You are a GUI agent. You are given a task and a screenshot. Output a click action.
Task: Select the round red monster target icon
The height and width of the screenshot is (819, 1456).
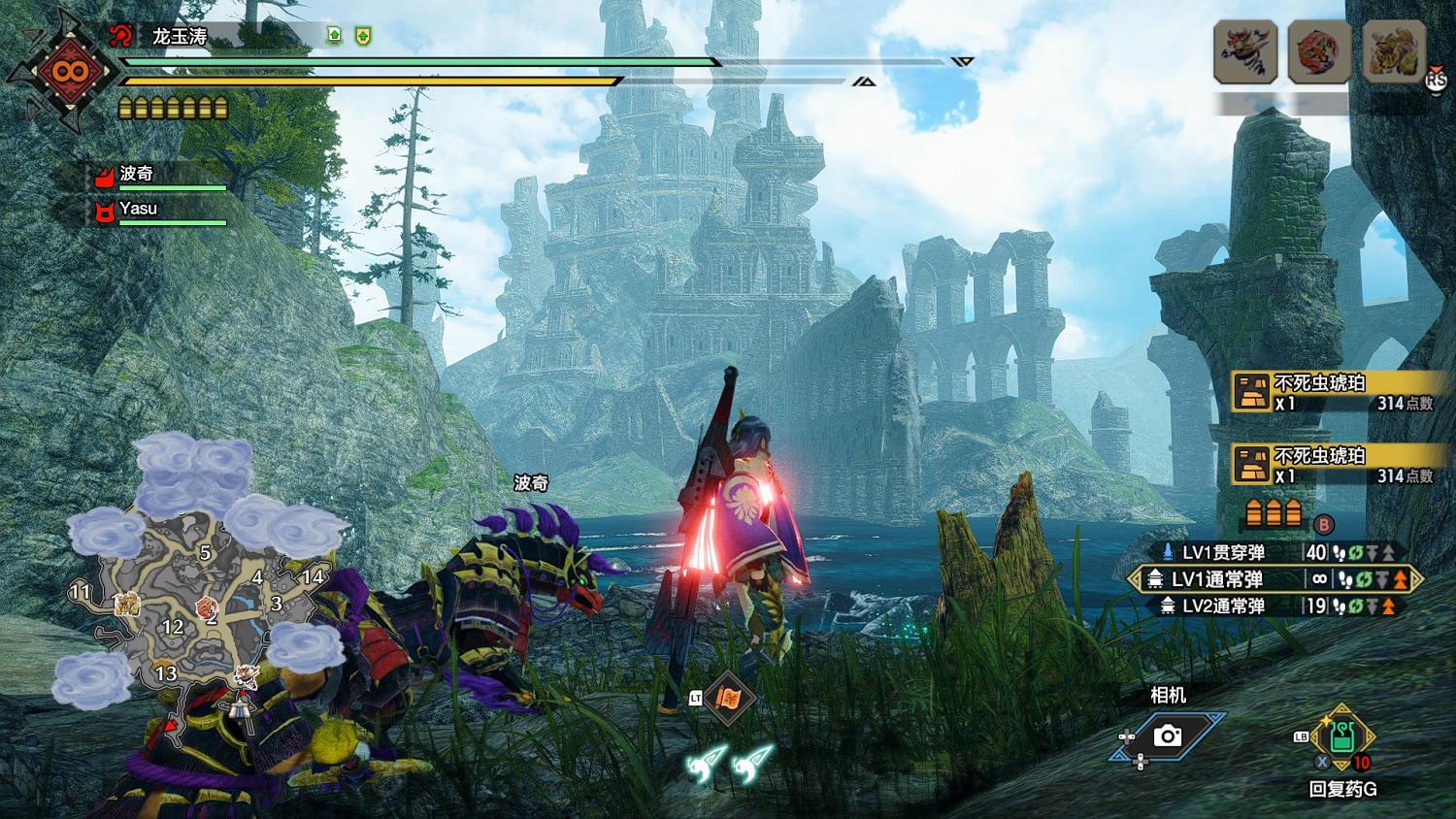point(1319,51)
